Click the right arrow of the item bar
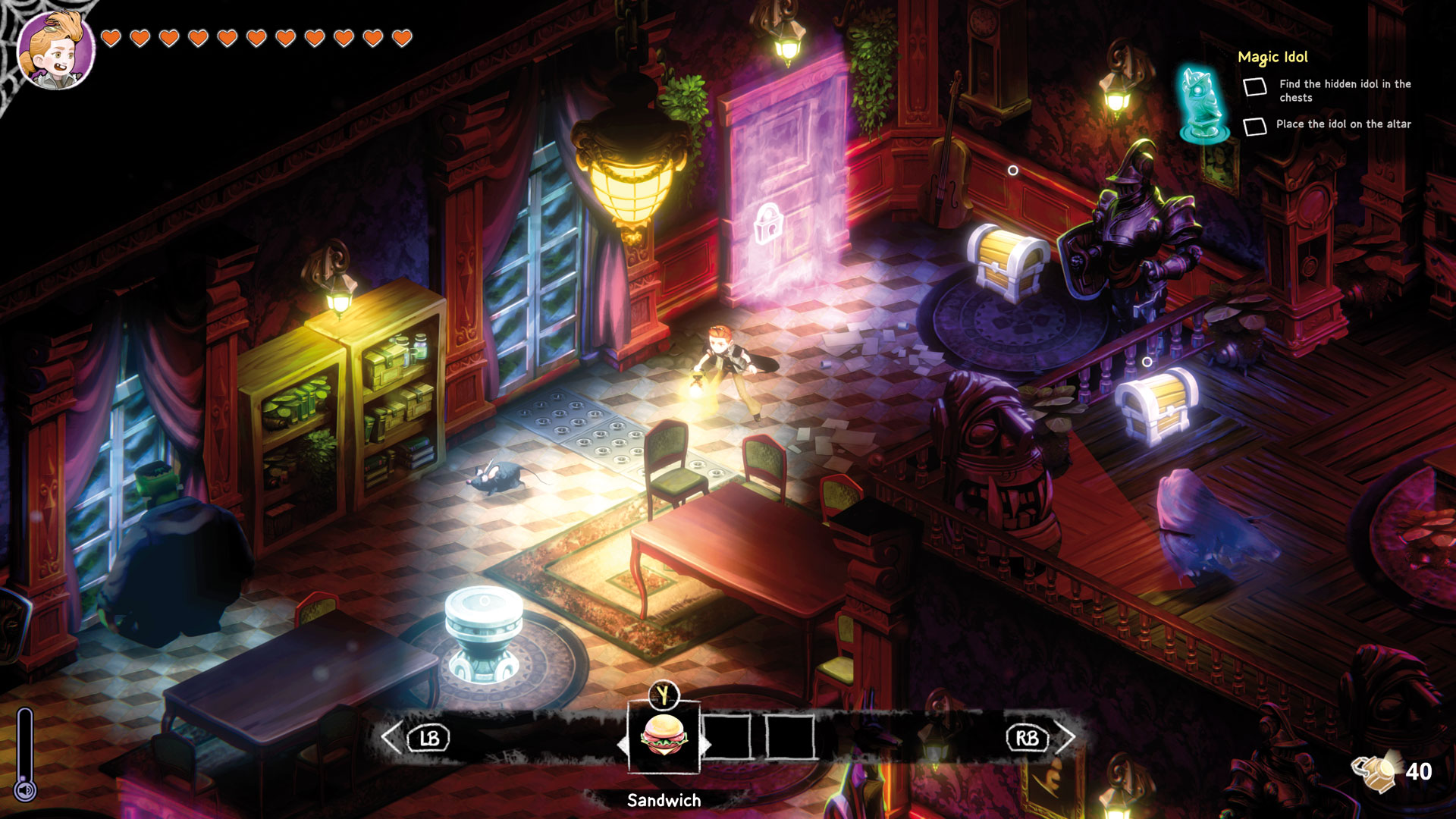 (1065, 737)
